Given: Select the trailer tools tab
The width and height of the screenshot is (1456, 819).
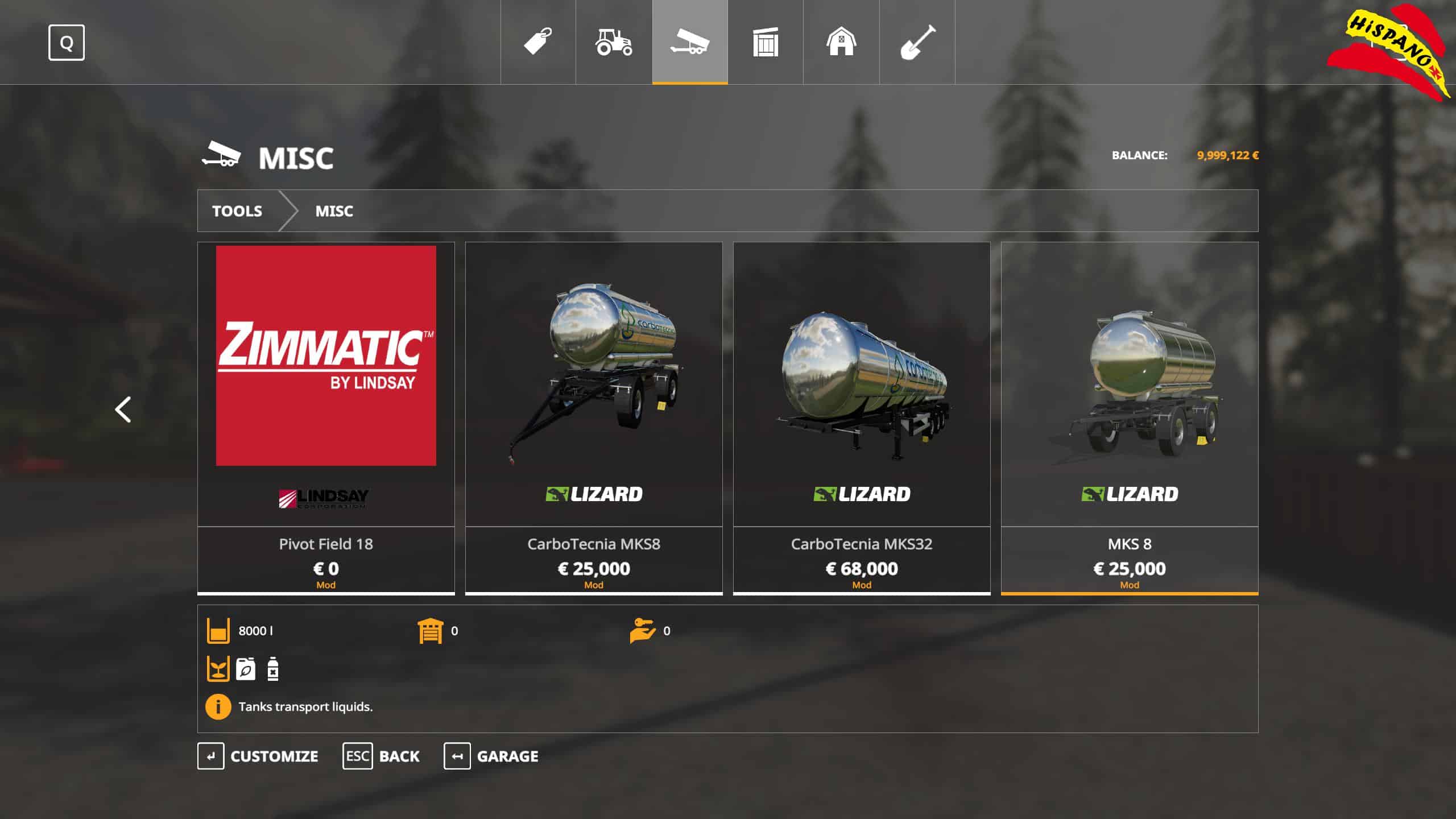Looking at the screenshot, I should point(689,42).
